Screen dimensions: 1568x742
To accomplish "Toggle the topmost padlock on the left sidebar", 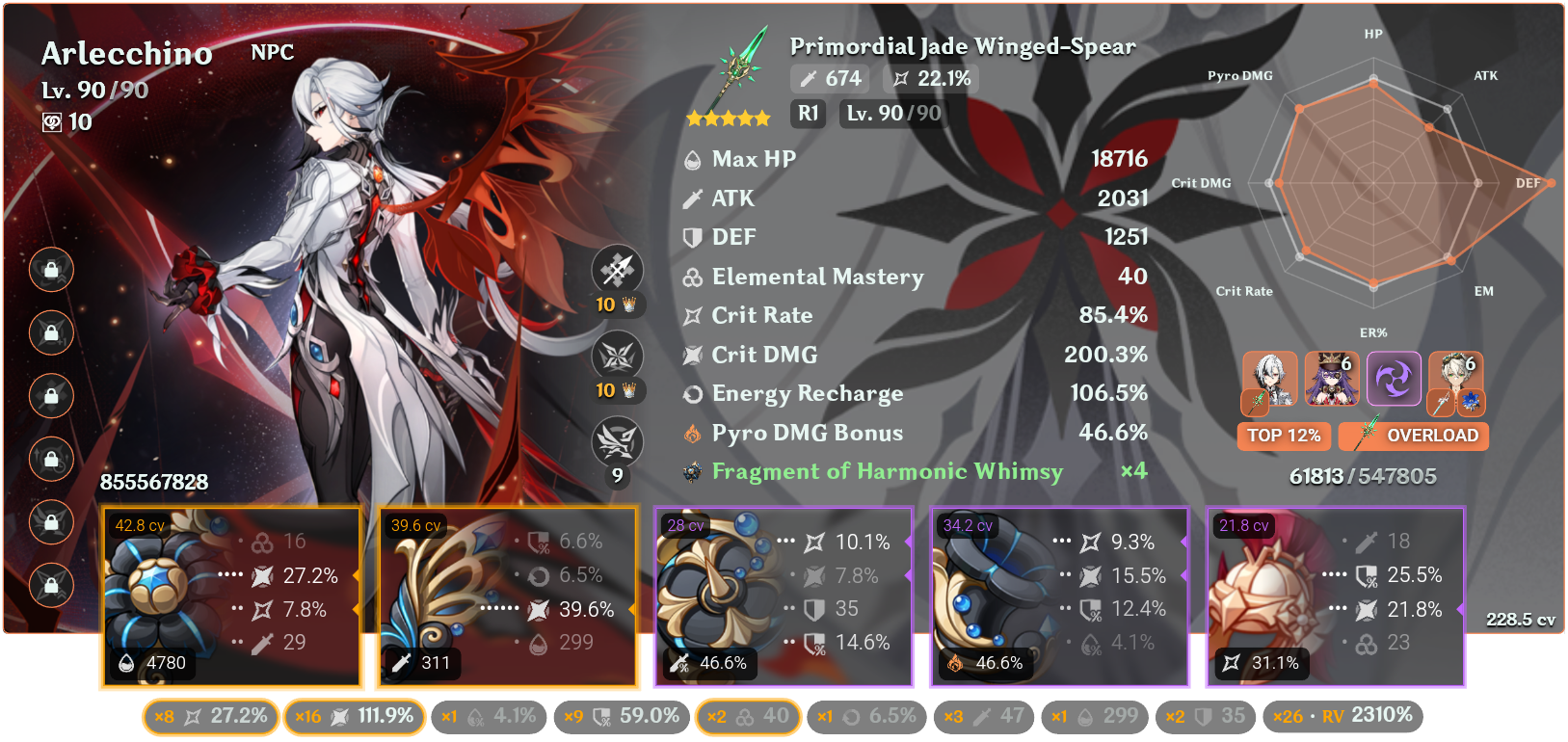I will pos(51,271).
